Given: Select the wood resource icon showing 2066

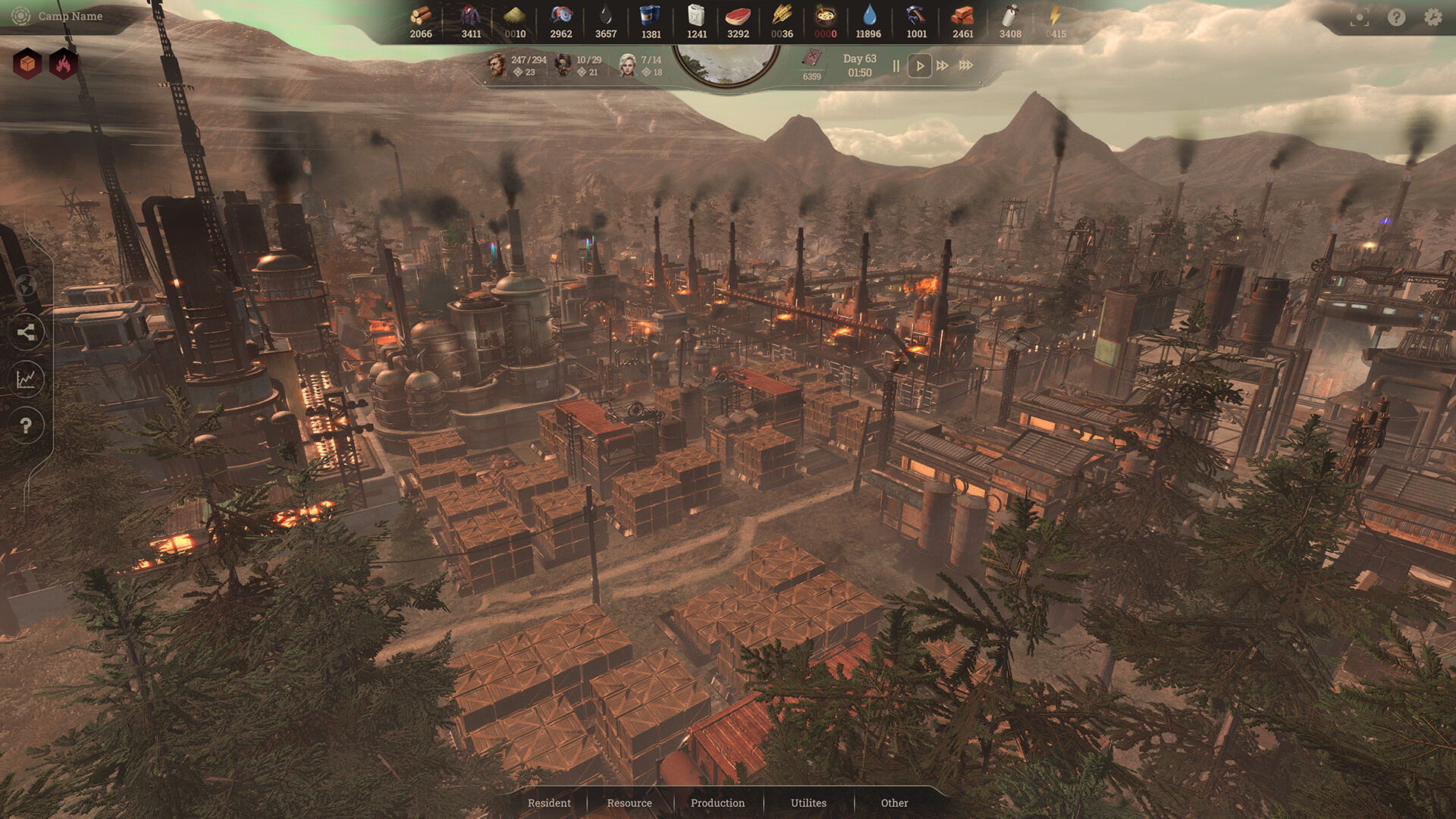Looking at the screenshot, I should point(422,17).
